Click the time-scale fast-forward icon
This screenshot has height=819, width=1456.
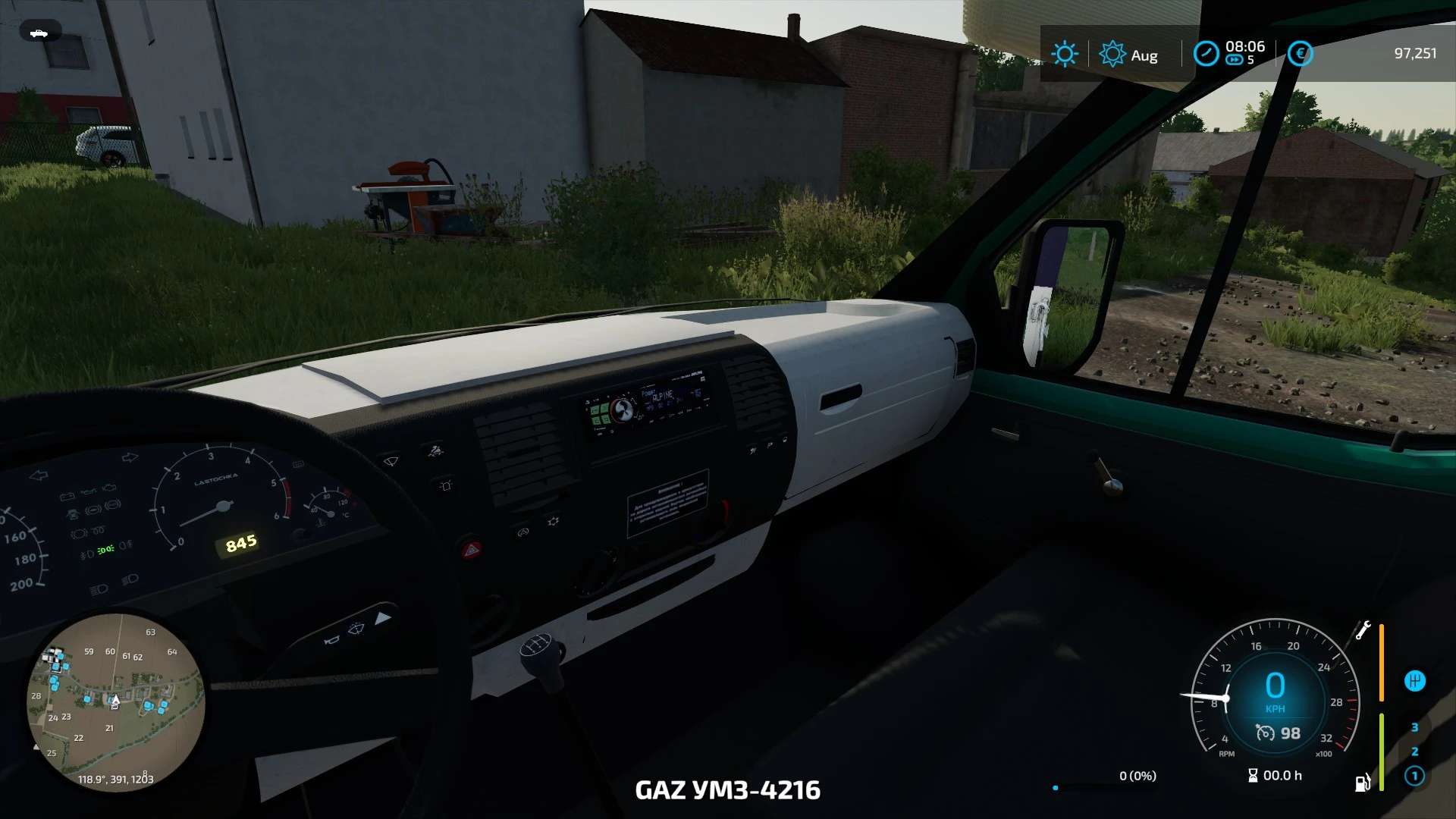click(x=1235, y=60)
